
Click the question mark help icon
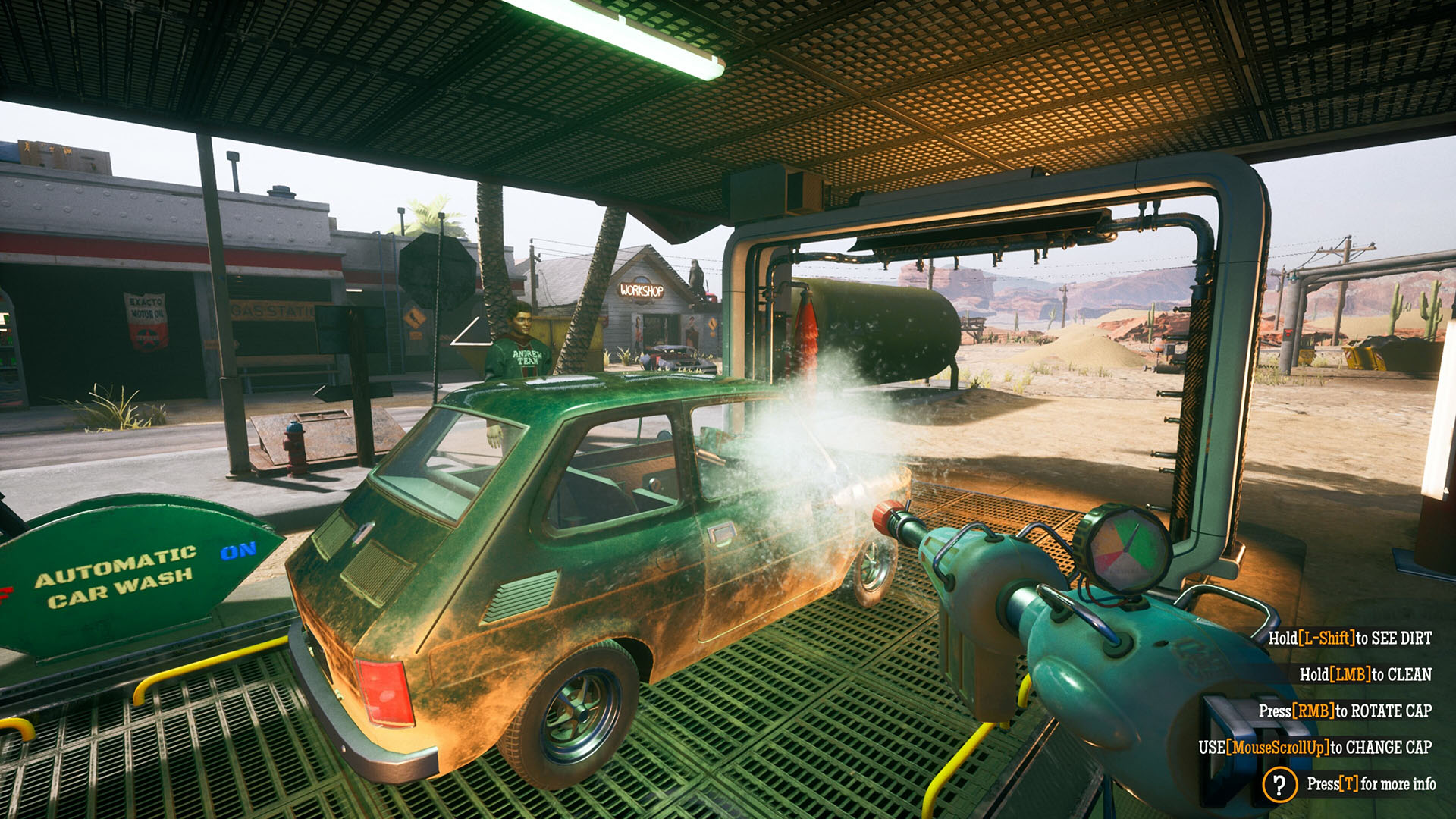(1279, 784)
